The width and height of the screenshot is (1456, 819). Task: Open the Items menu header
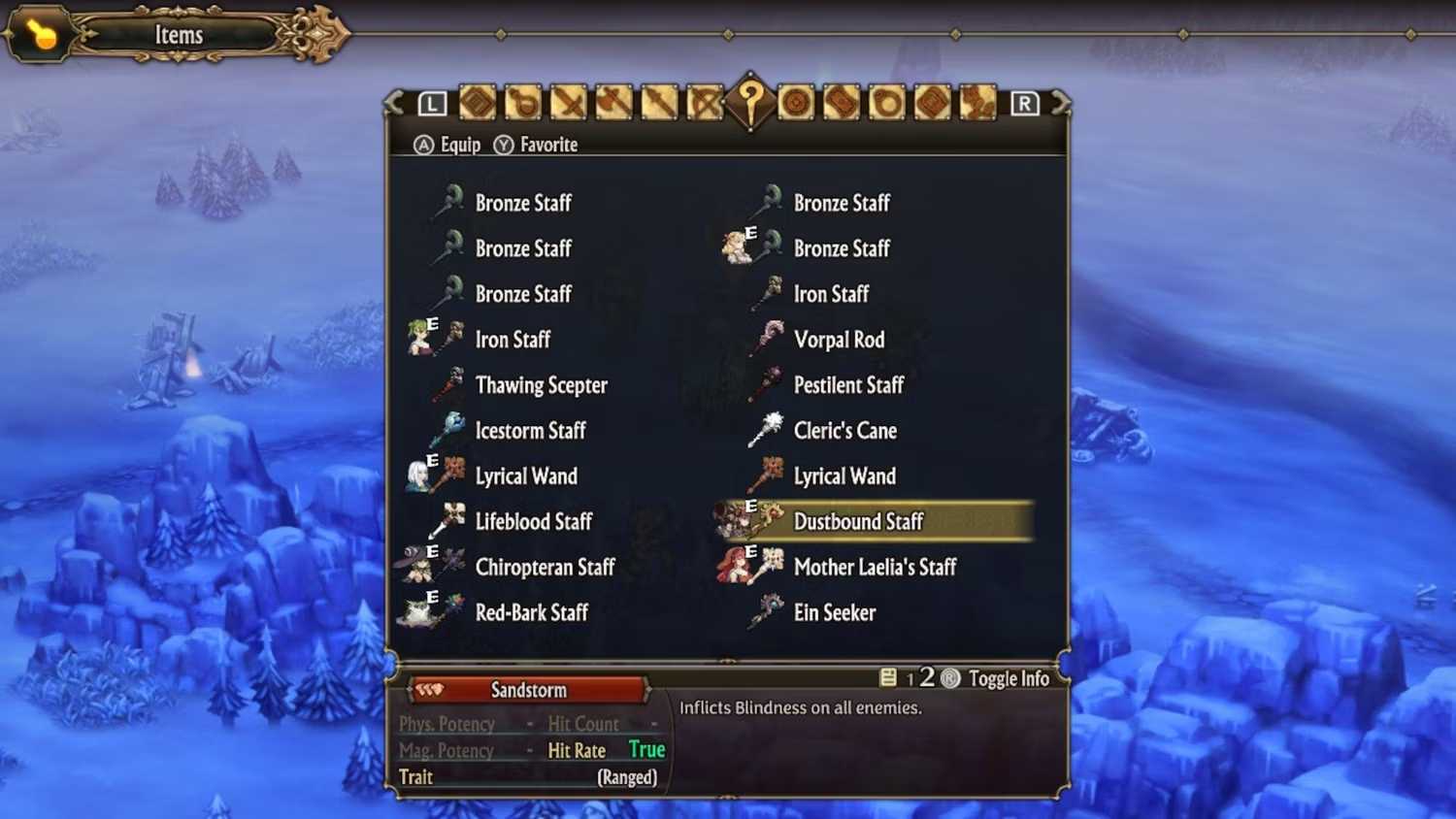[179, 35]
